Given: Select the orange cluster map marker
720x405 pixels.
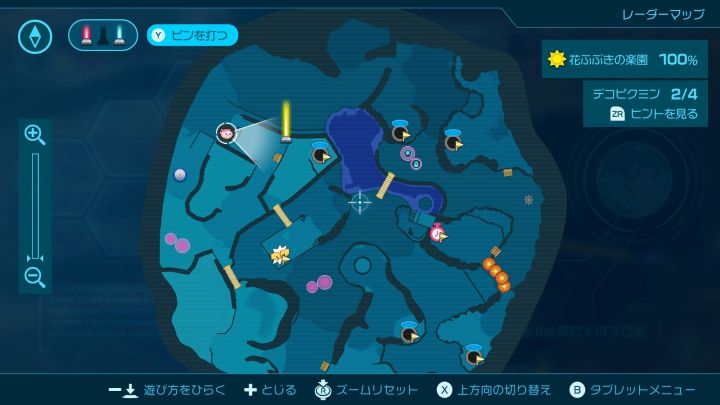Looking at the screenshot, I should [496, 273].
